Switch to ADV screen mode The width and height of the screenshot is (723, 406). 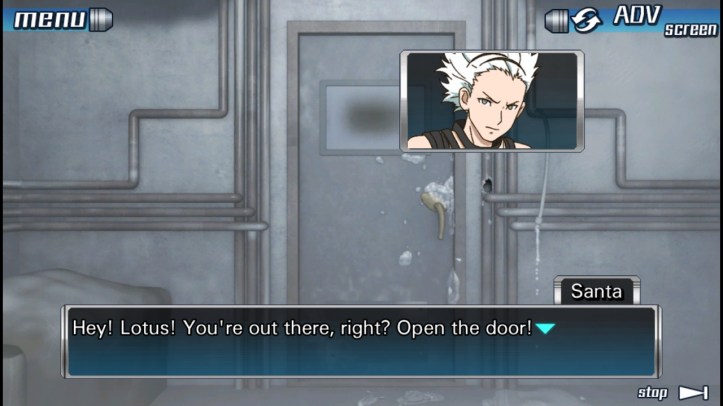pyautogui.click(x=632, y=19)
